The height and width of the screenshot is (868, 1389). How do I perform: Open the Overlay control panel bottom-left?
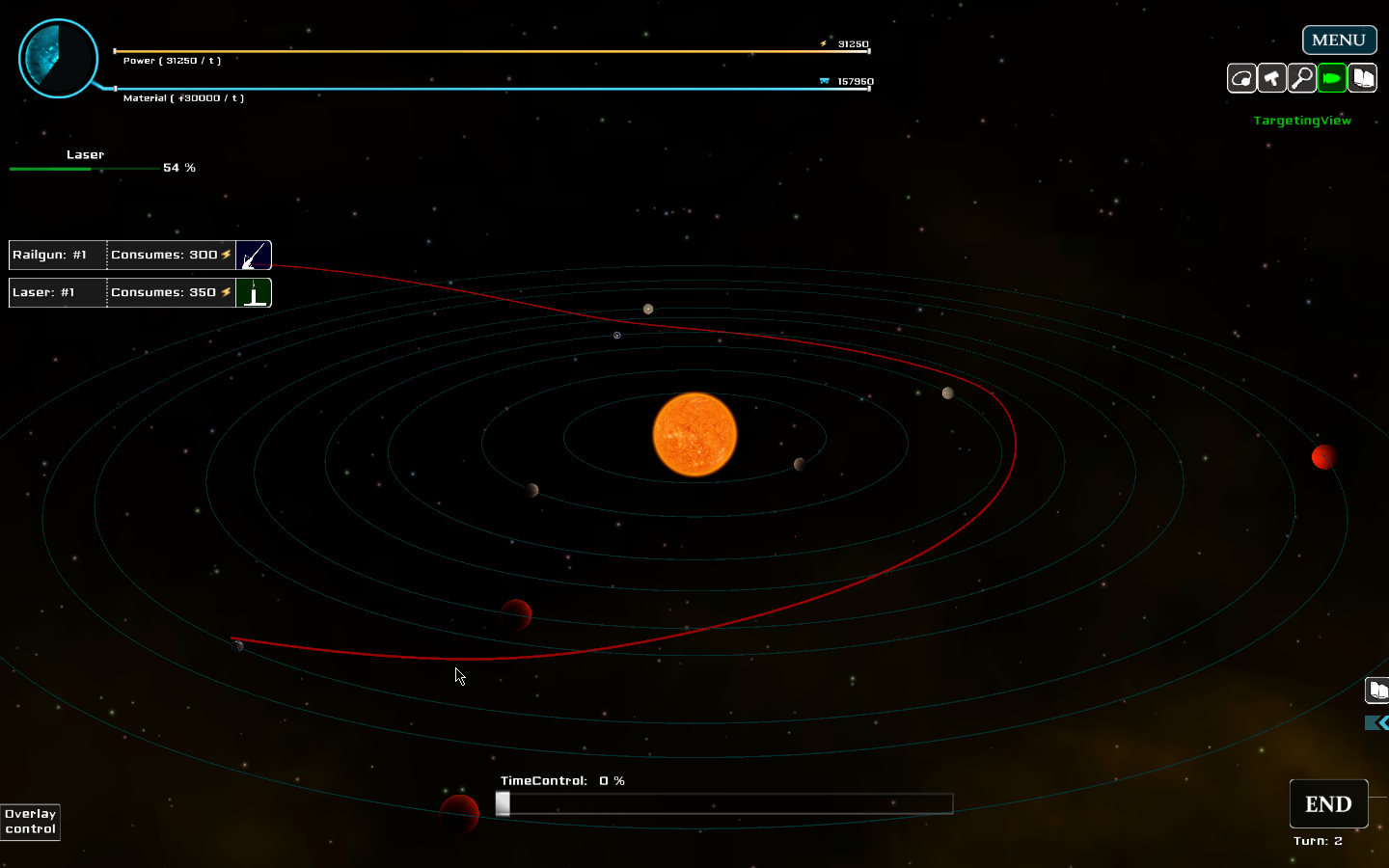click(x=29, y=822)
